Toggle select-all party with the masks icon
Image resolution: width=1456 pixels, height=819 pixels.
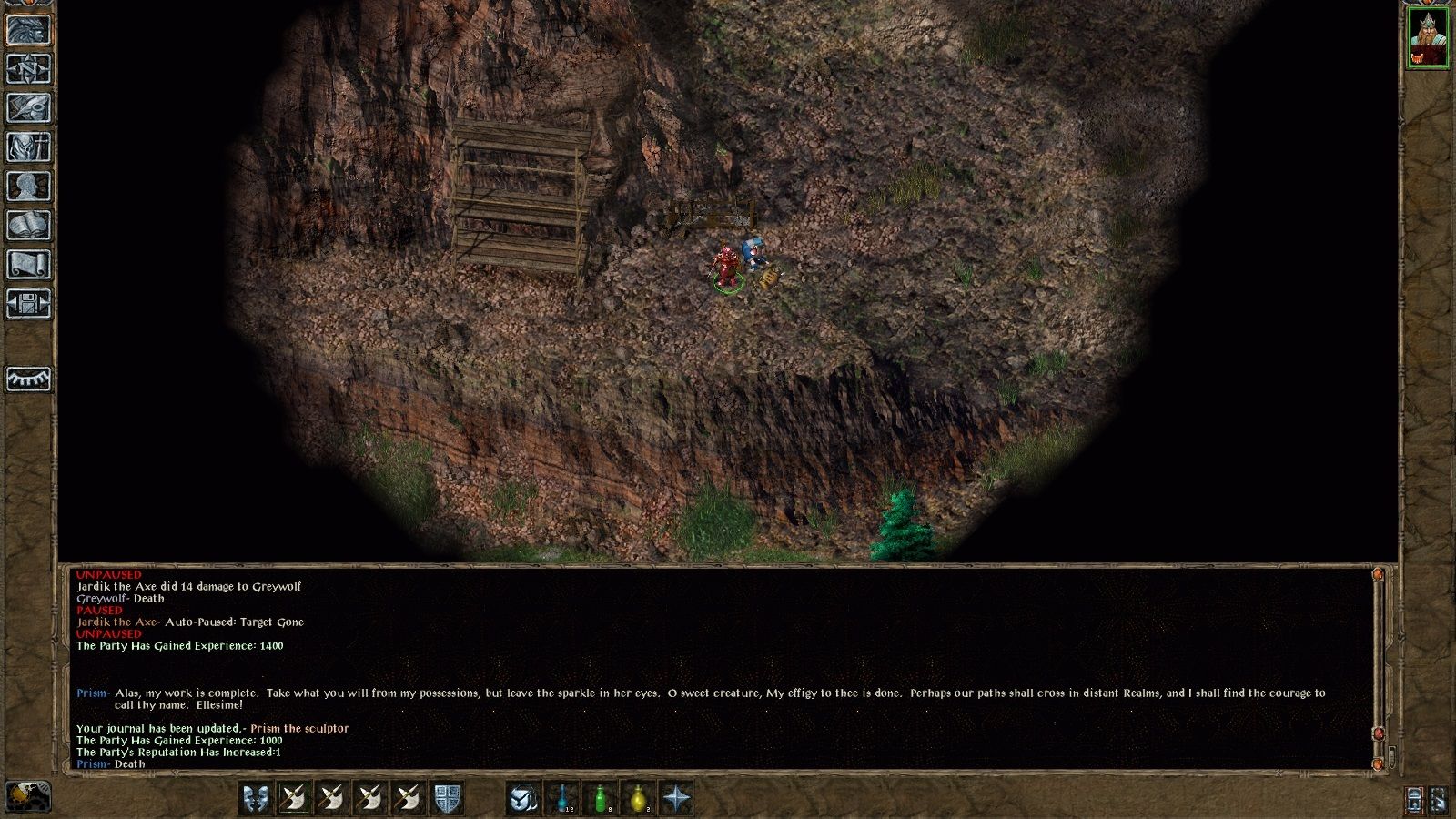coord(256,798)
